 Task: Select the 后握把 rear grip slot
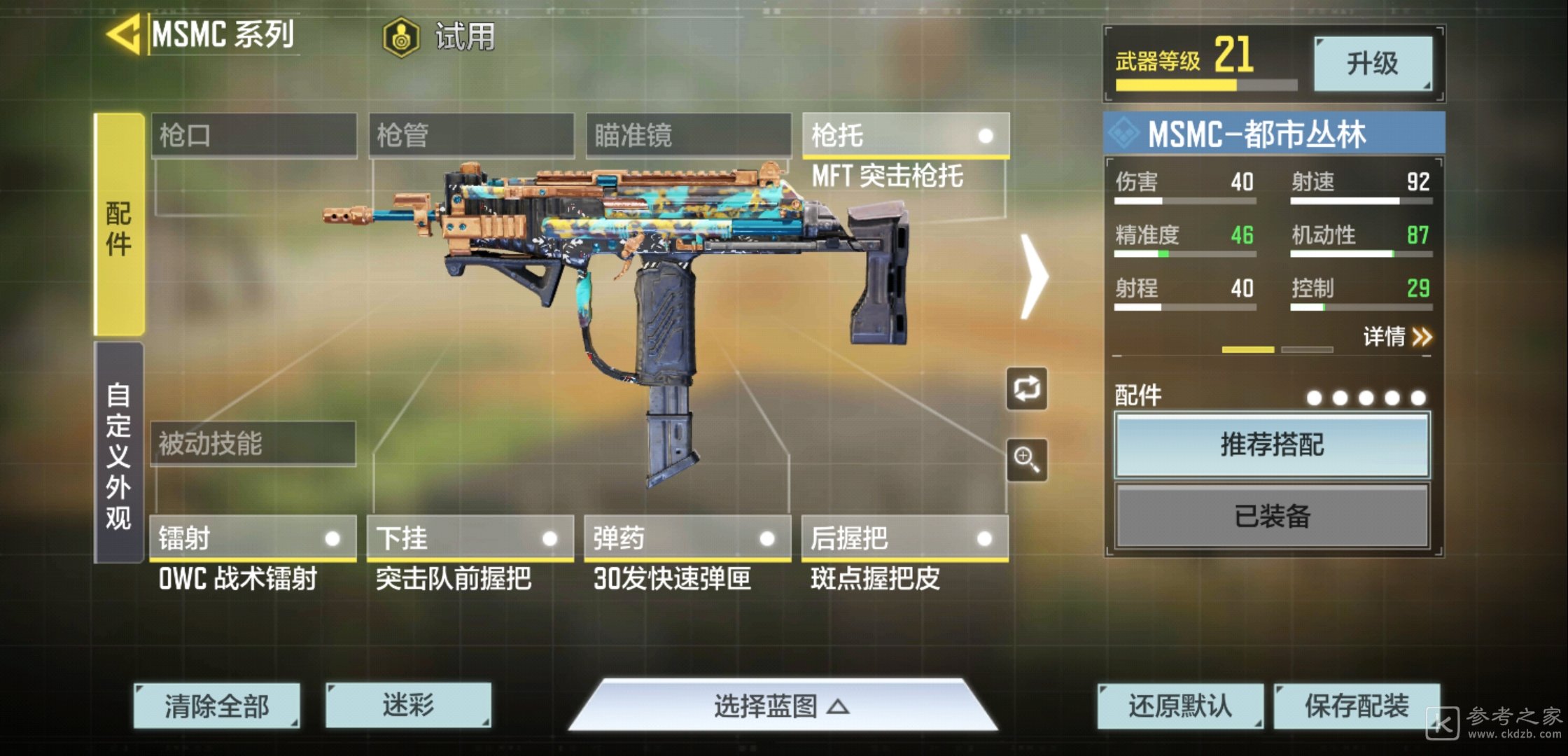[904, 538]
